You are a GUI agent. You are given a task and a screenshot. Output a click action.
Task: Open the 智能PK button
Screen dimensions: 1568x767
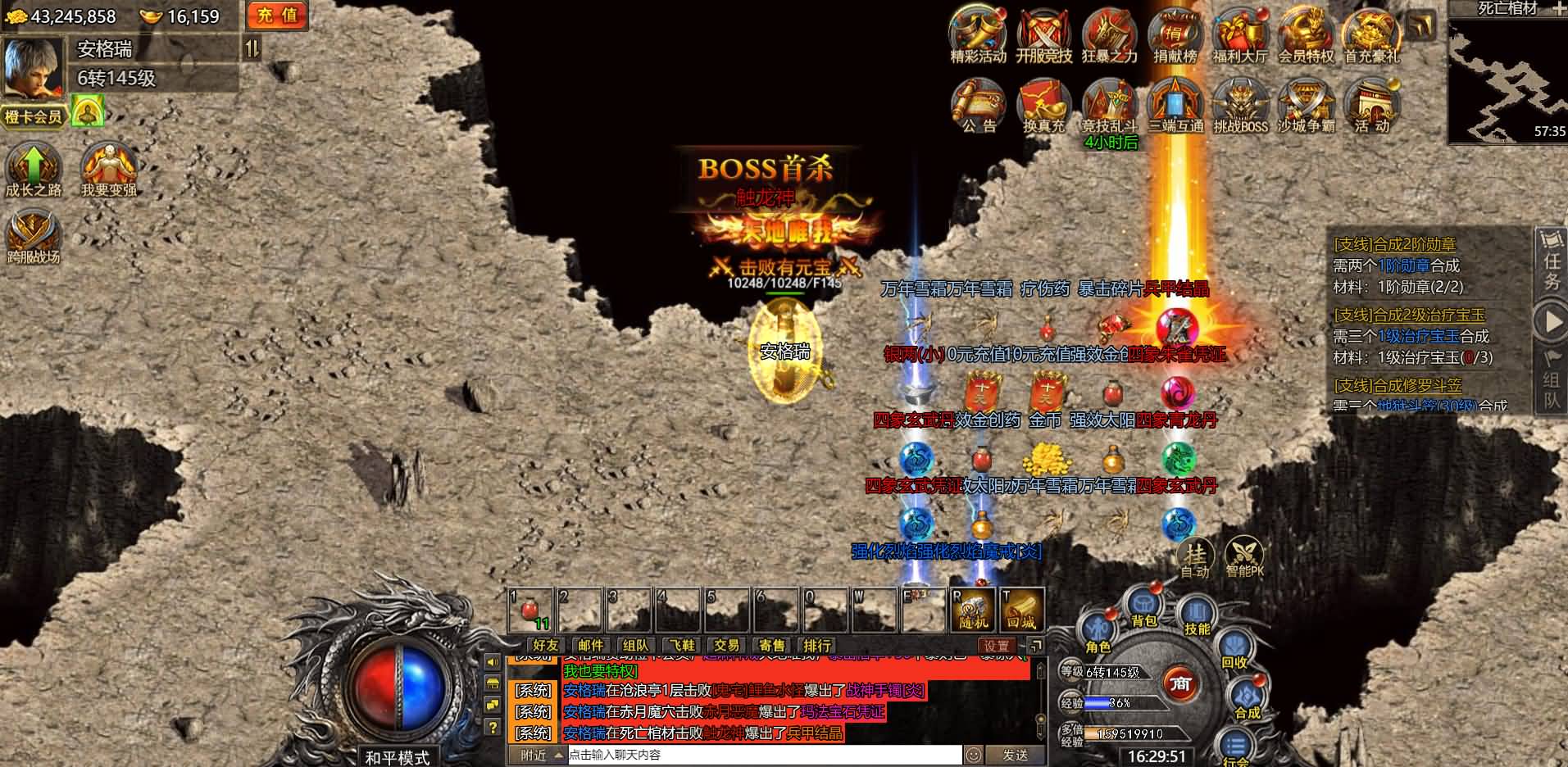(1244, 557)
